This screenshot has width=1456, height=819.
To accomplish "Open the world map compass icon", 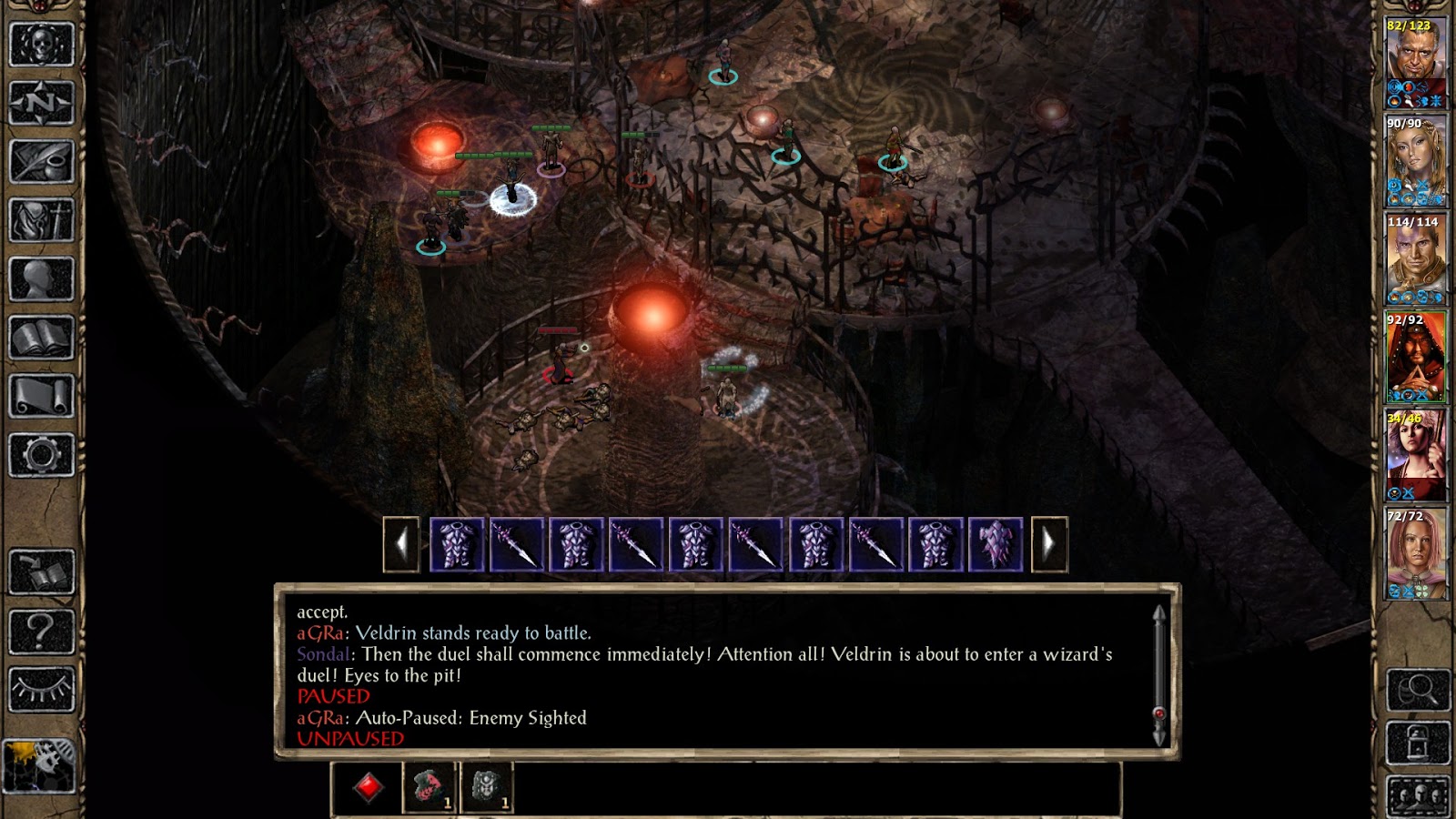I will point(41,102).
